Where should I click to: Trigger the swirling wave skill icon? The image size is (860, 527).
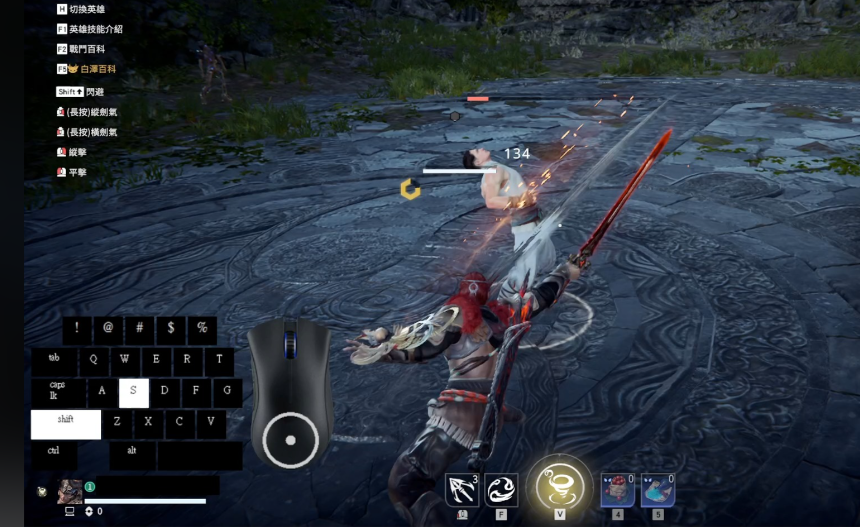pos(502,490)
